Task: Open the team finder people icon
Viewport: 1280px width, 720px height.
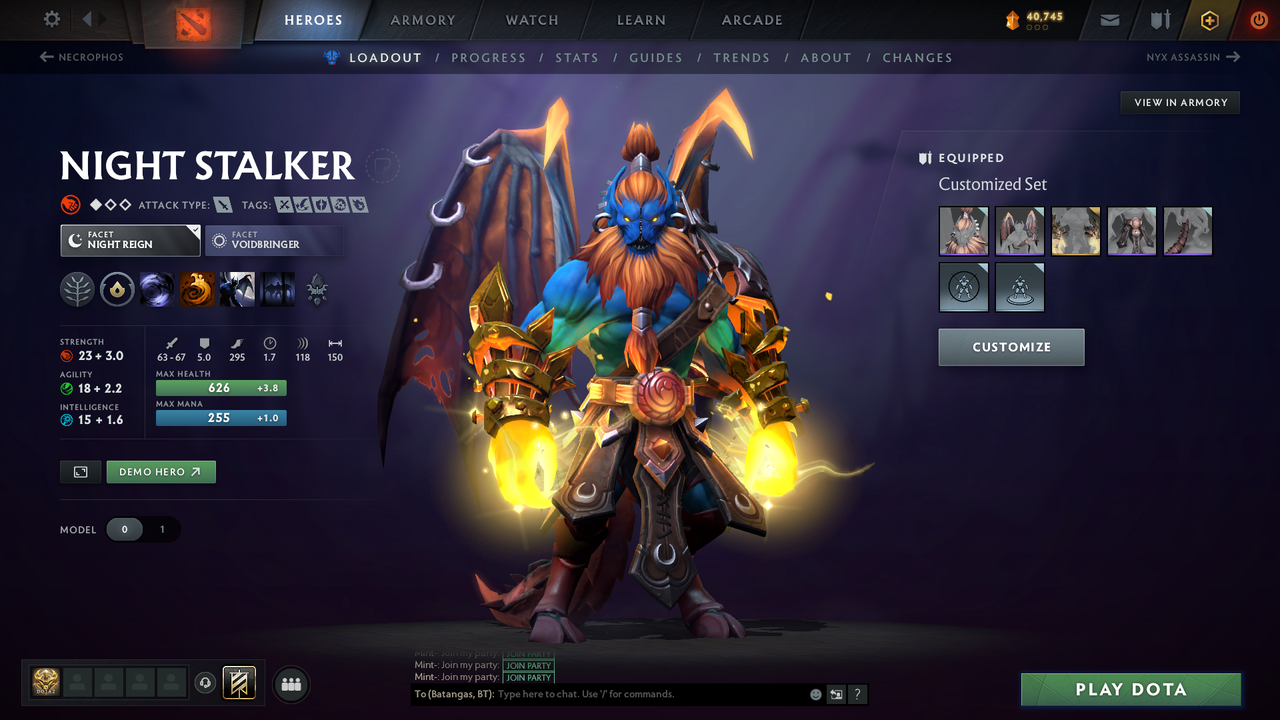Action: pos(290,684)
